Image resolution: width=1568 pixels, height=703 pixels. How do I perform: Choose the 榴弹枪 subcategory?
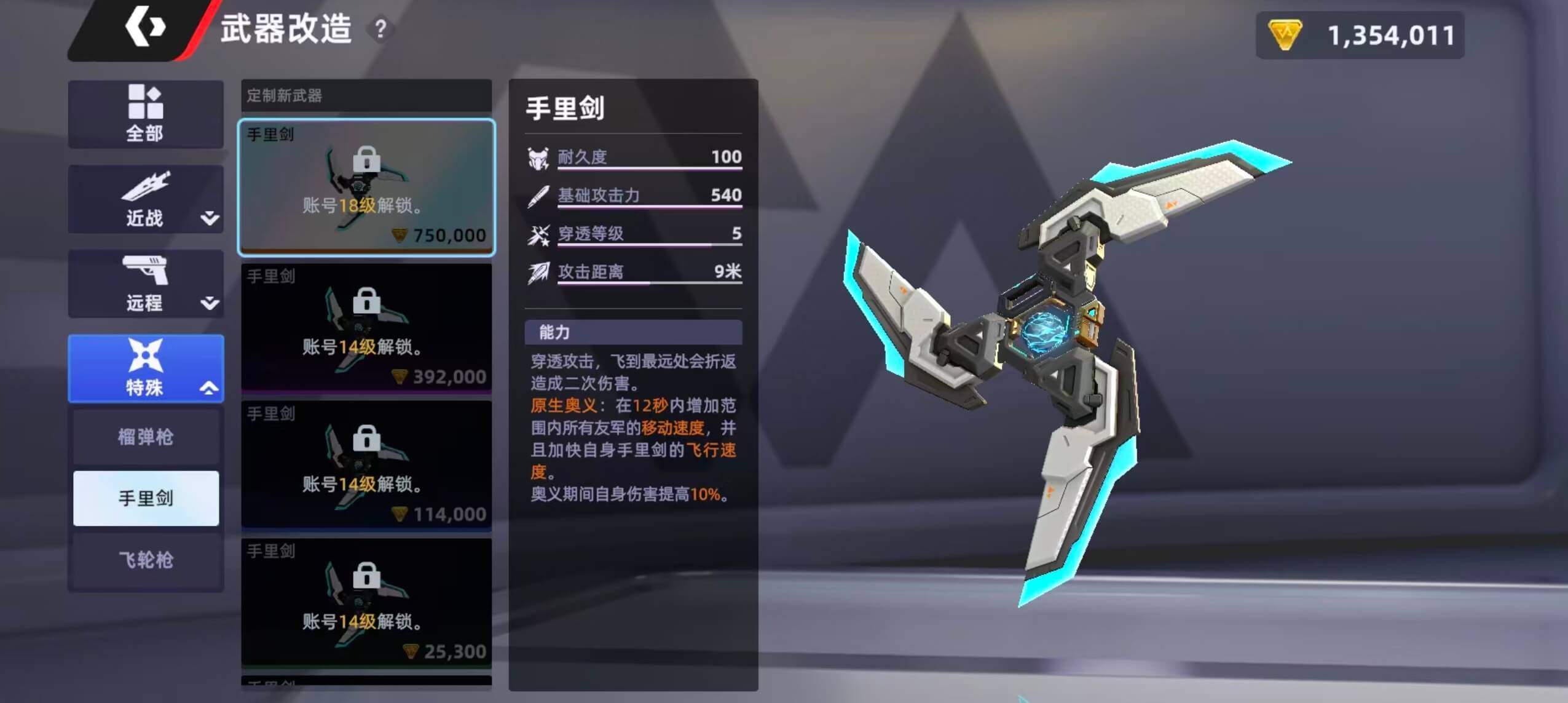[146, 437]
